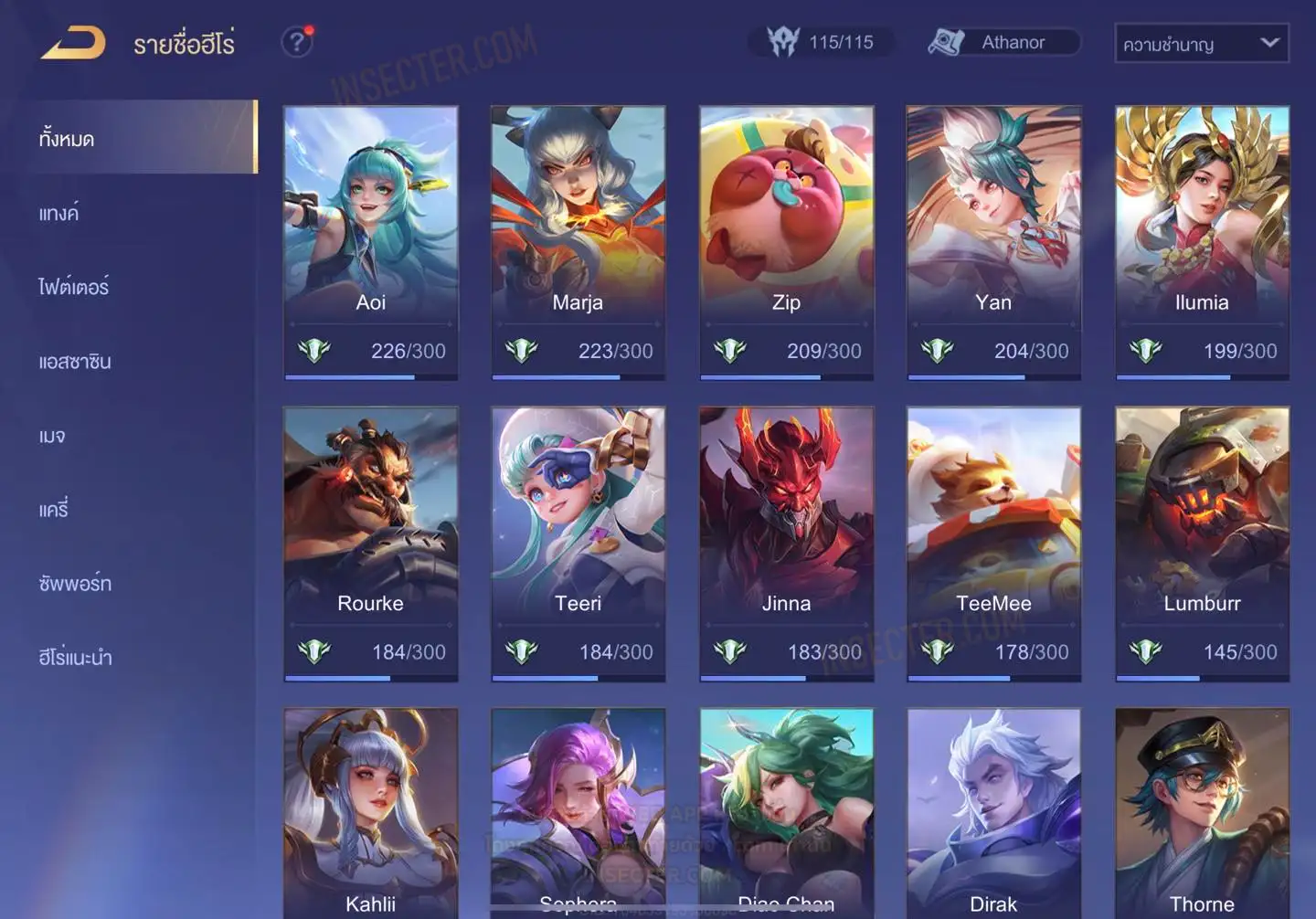Screen dimensions: 1316x919
Task: Open Marja's hero card
Action: (578, 241)
